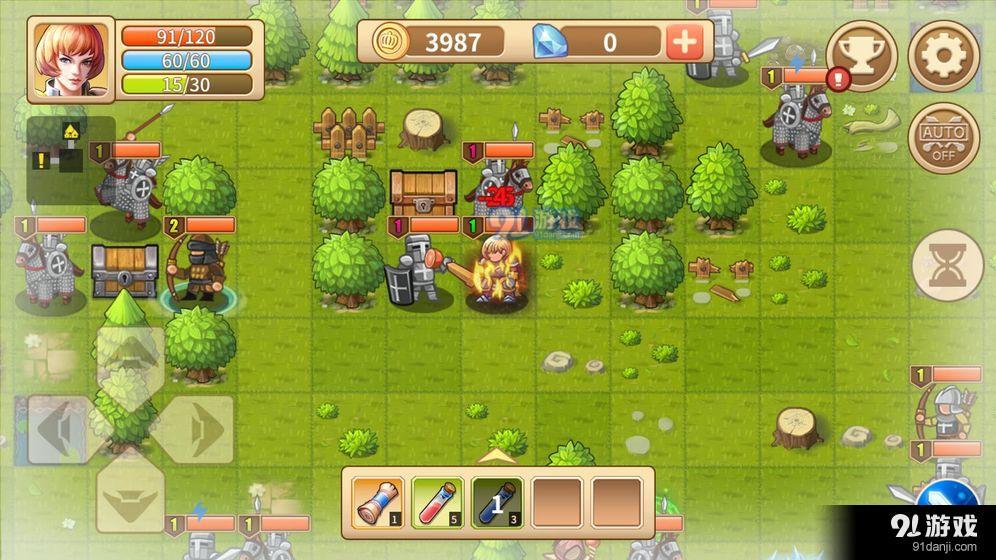Tap the hourglass wait turn button
This screenshot has width=996, height=560.
click(x=947, y=264)
